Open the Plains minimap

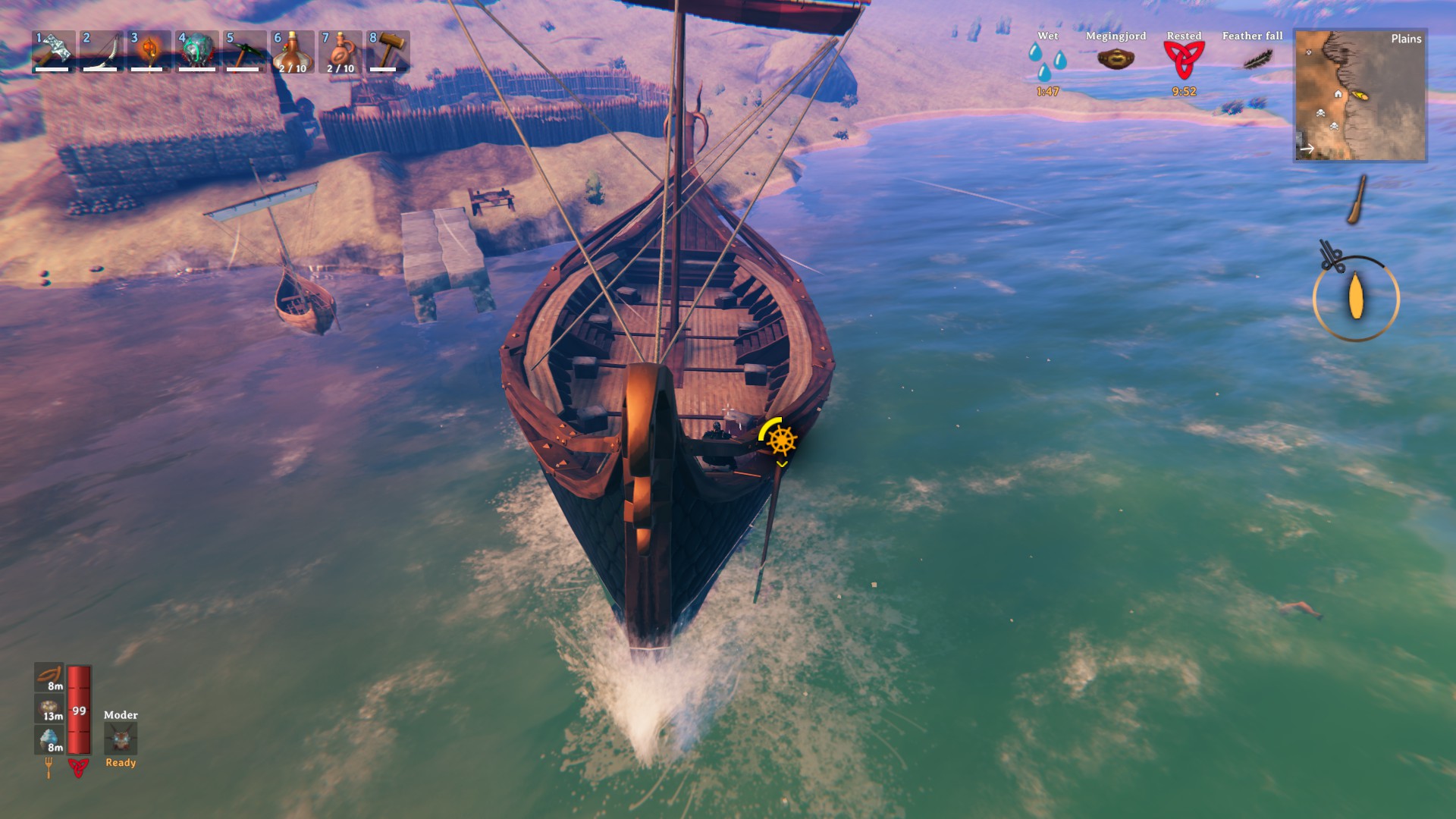pyautogui.click(x=1360, y=96)
